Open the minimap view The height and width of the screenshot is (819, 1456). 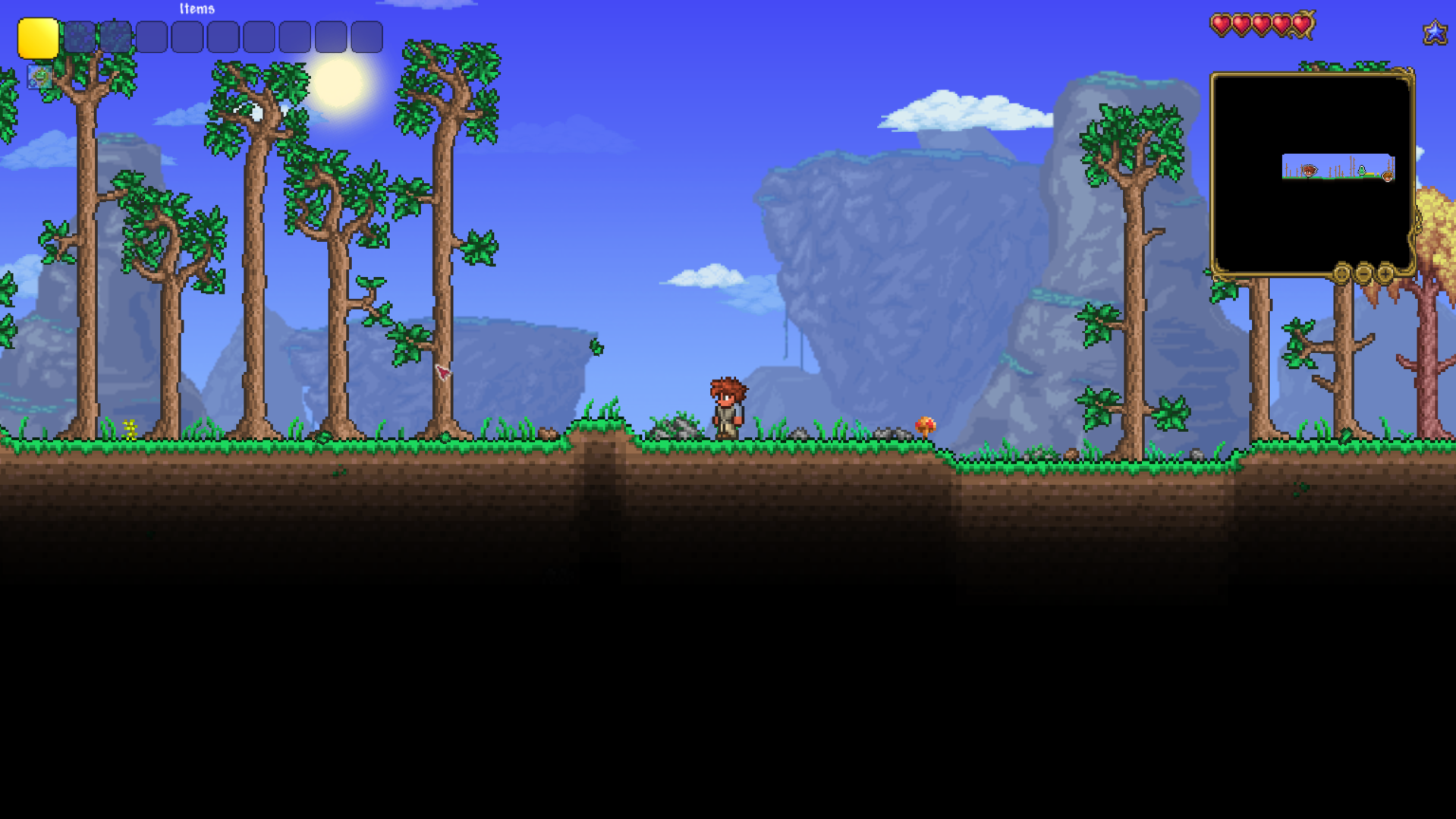coord(1311,173)
